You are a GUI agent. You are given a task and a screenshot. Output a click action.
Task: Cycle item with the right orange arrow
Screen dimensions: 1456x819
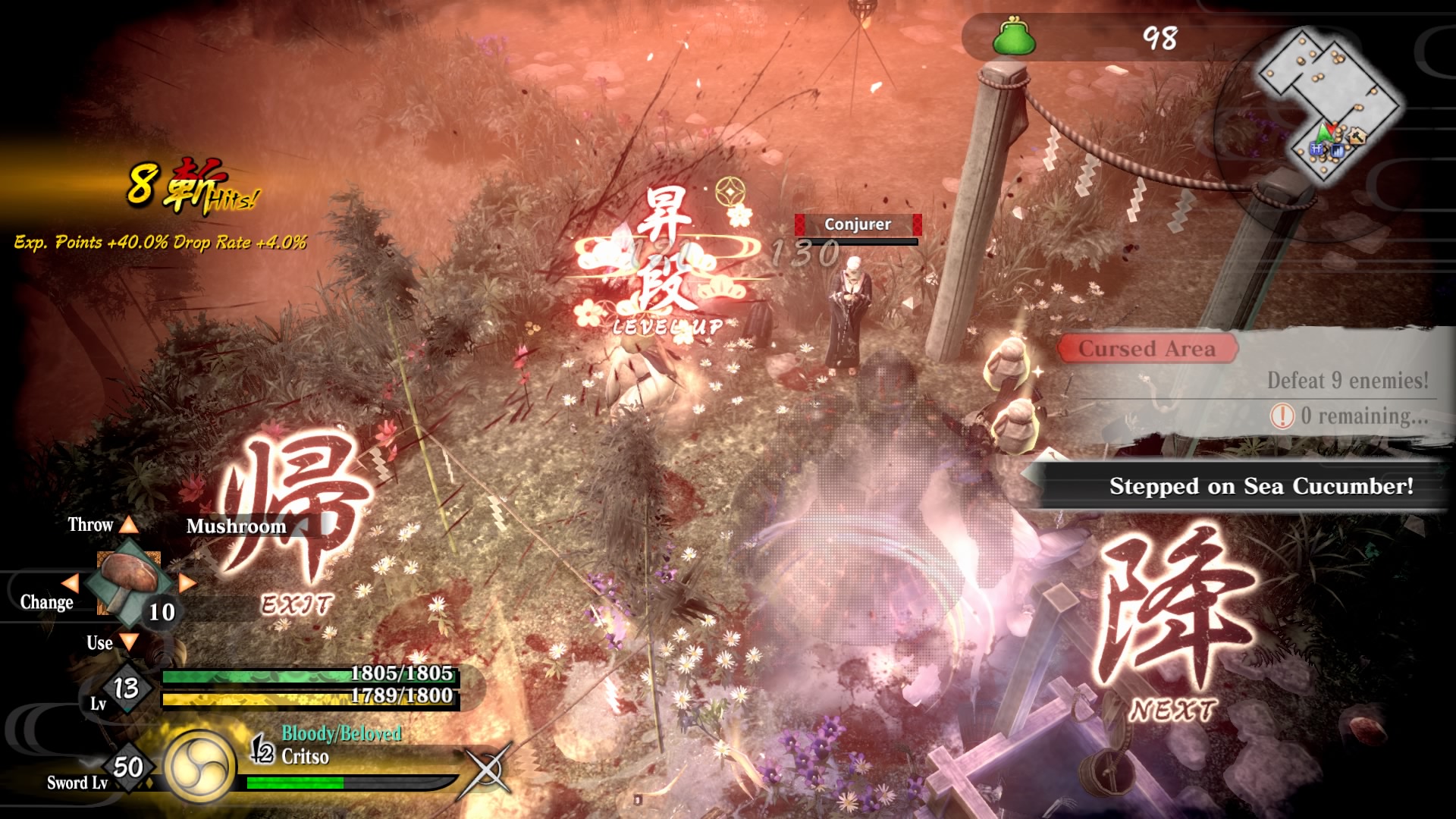coord(187,583)
